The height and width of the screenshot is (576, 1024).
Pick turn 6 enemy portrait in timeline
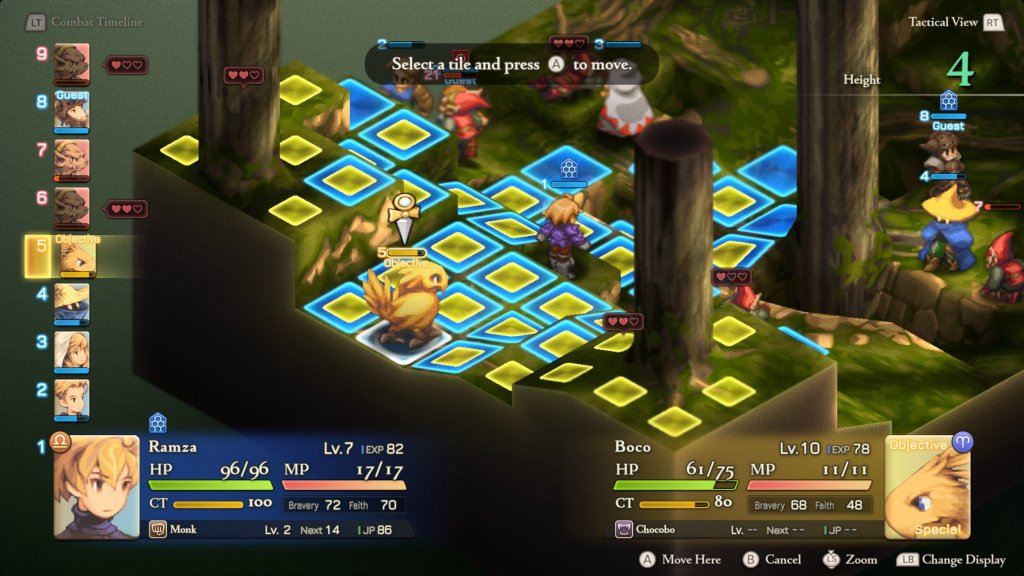click(71, 207)
